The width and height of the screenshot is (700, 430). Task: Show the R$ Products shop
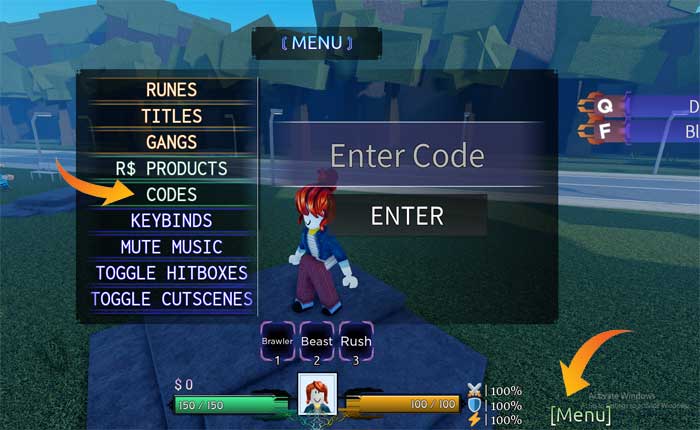171,168
